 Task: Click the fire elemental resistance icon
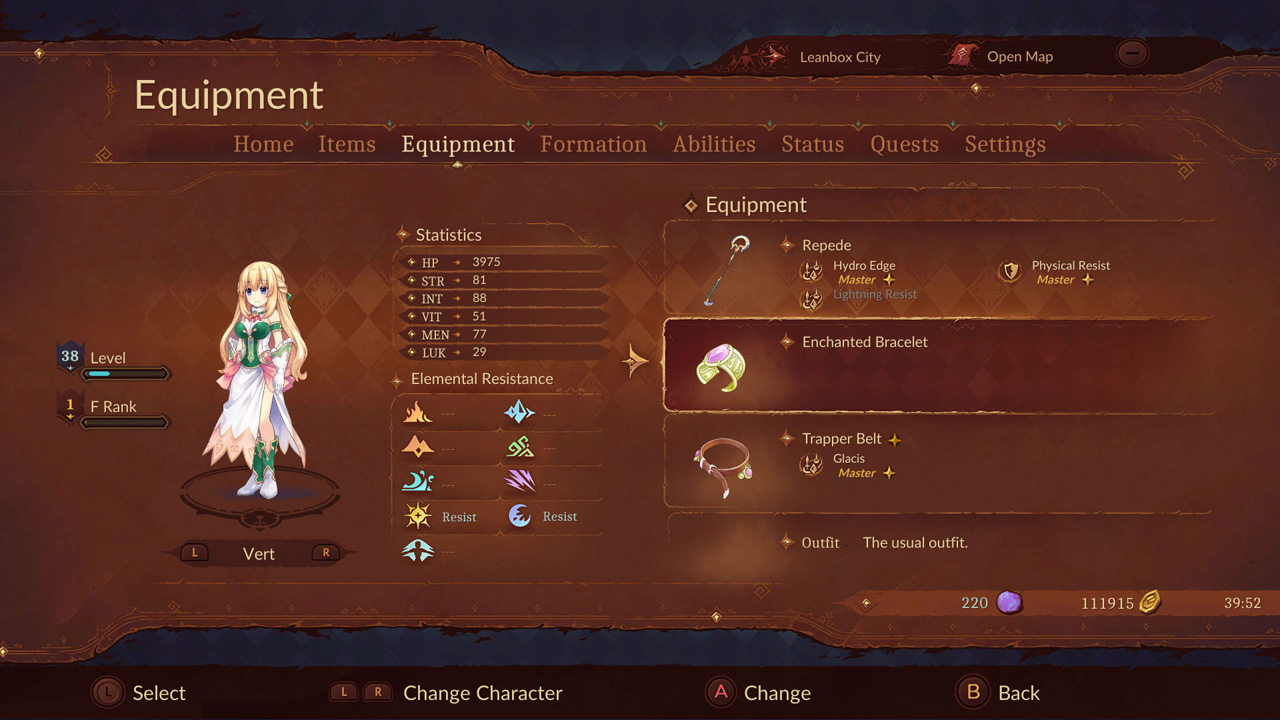418,412
